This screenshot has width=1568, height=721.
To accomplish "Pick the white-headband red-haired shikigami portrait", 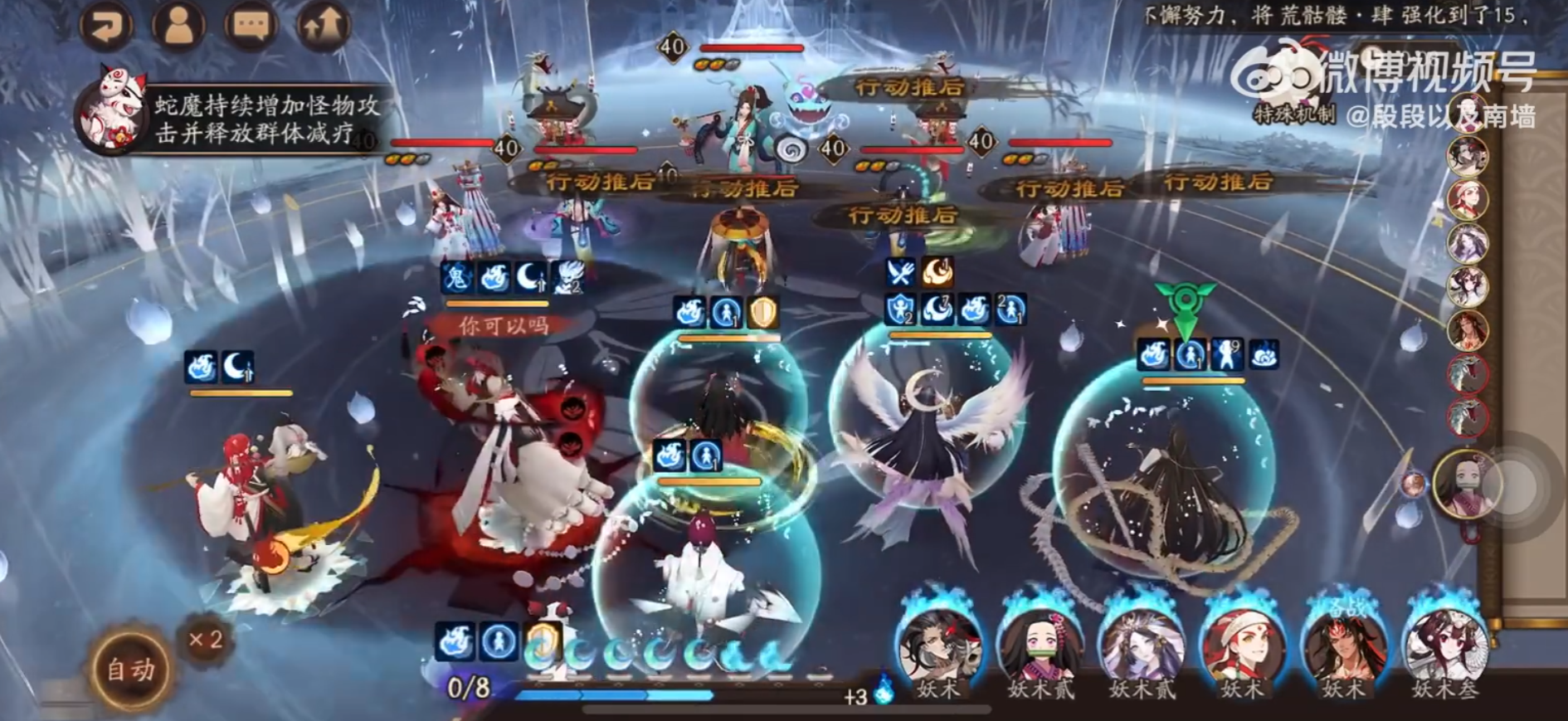I will pyautogui.click(x=1243, y=647).
